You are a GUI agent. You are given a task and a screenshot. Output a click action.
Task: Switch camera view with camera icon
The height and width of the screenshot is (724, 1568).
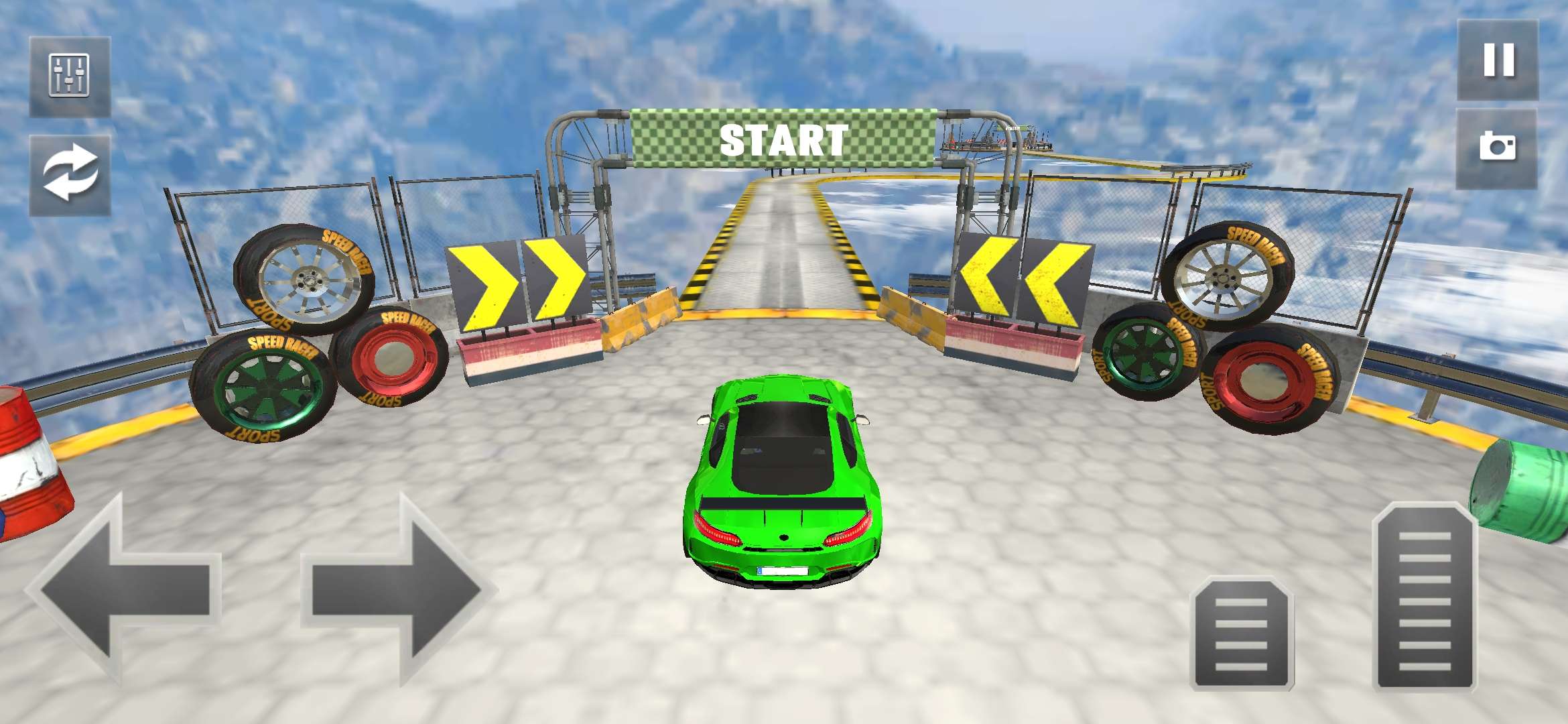tap(1497, 147)
